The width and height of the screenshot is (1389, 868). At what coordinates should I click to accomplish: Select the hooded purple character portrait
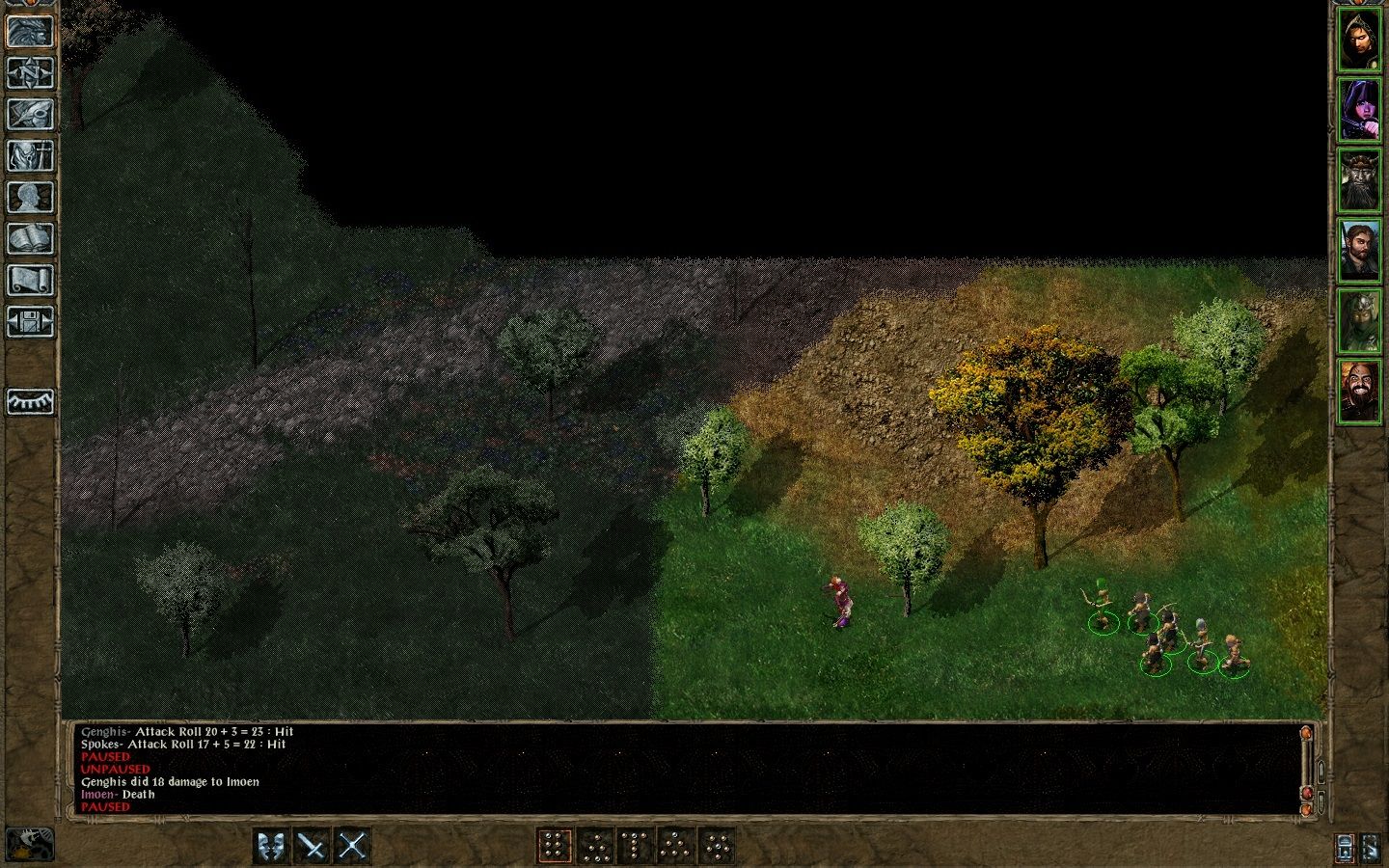tap(1359, 108)
